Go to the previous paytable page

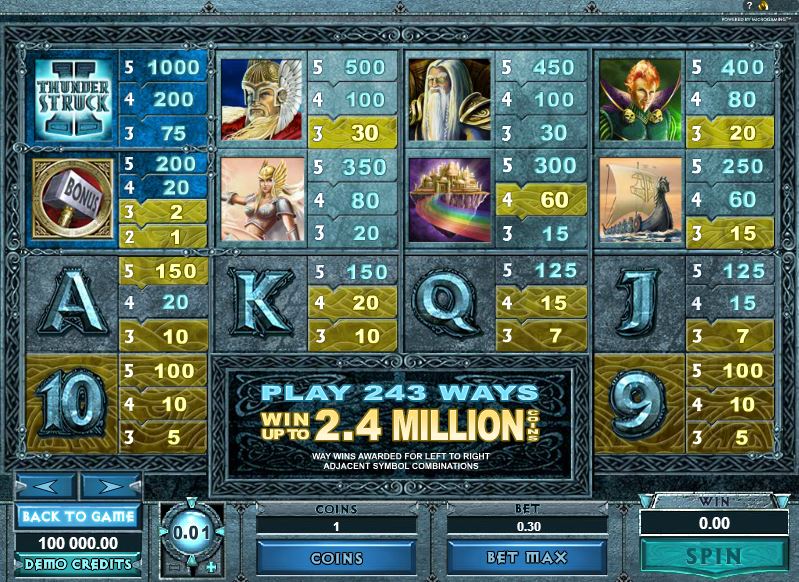[45, 488]
